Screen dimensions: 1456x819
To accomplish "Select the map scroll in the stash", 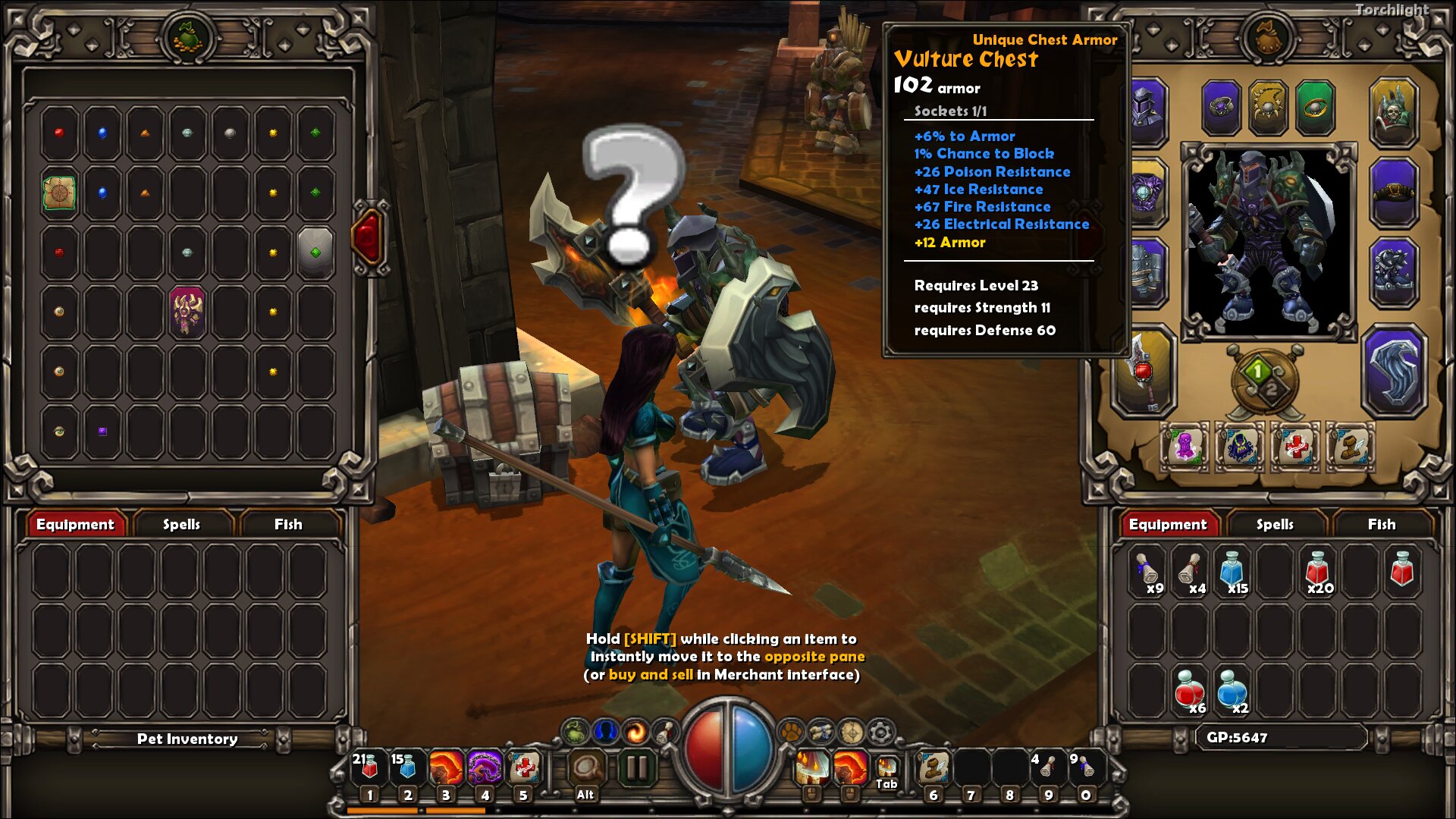I will (59, 193).
